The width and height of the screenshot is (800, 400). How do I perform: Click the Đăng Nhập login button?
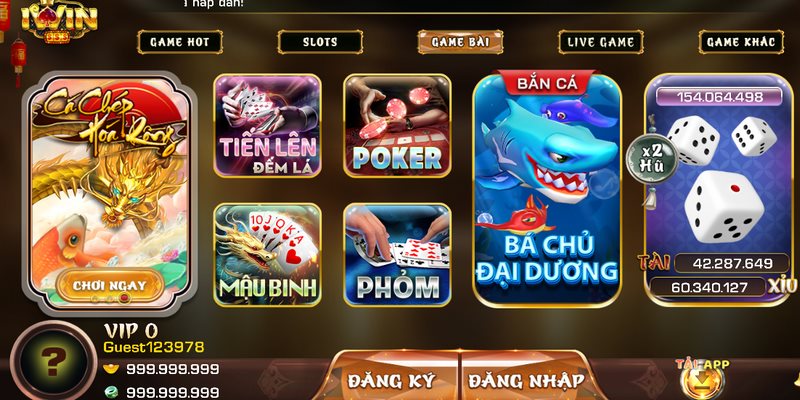526,379
